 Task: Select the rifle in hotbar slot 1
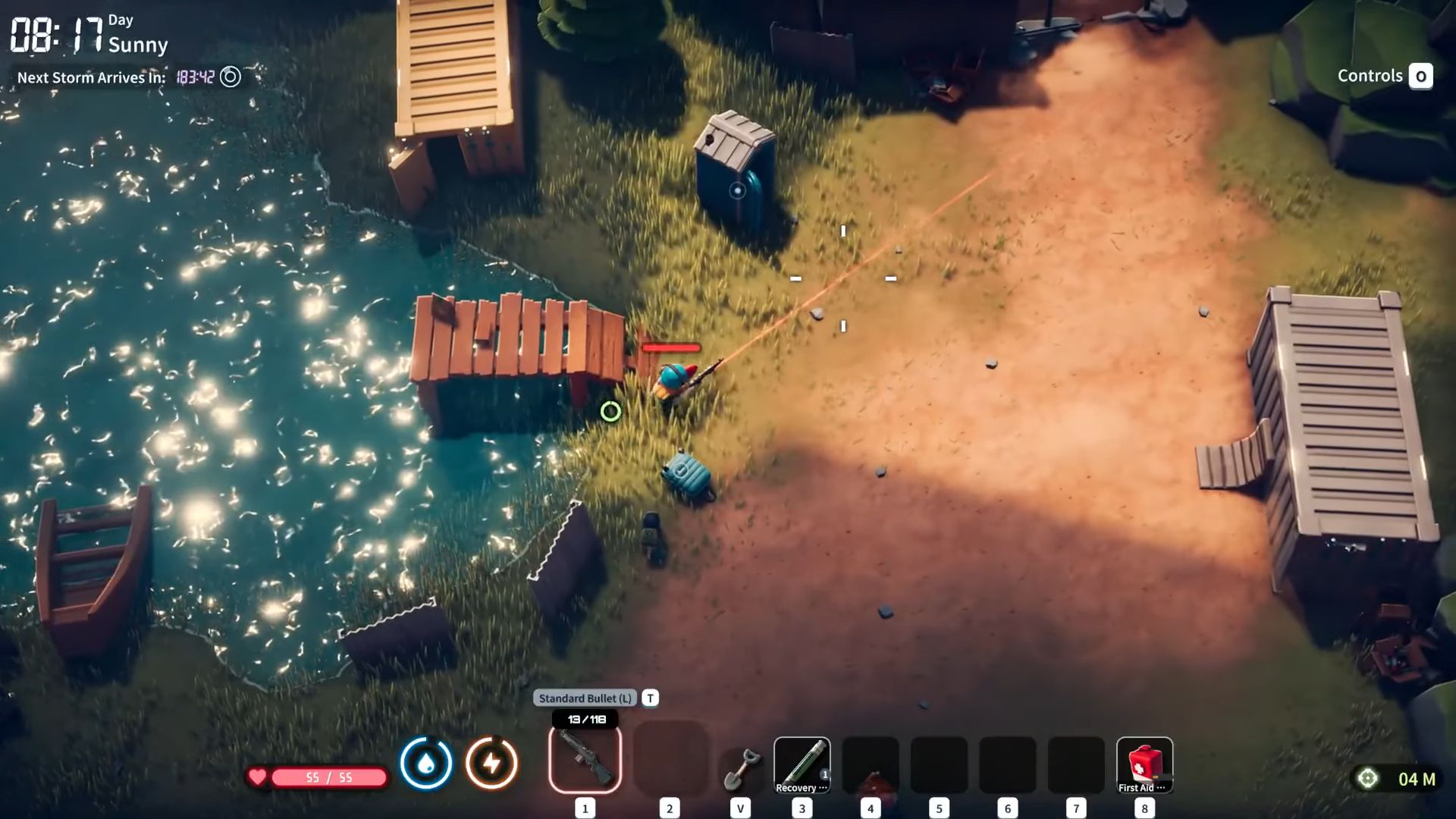tap(585, 761)
